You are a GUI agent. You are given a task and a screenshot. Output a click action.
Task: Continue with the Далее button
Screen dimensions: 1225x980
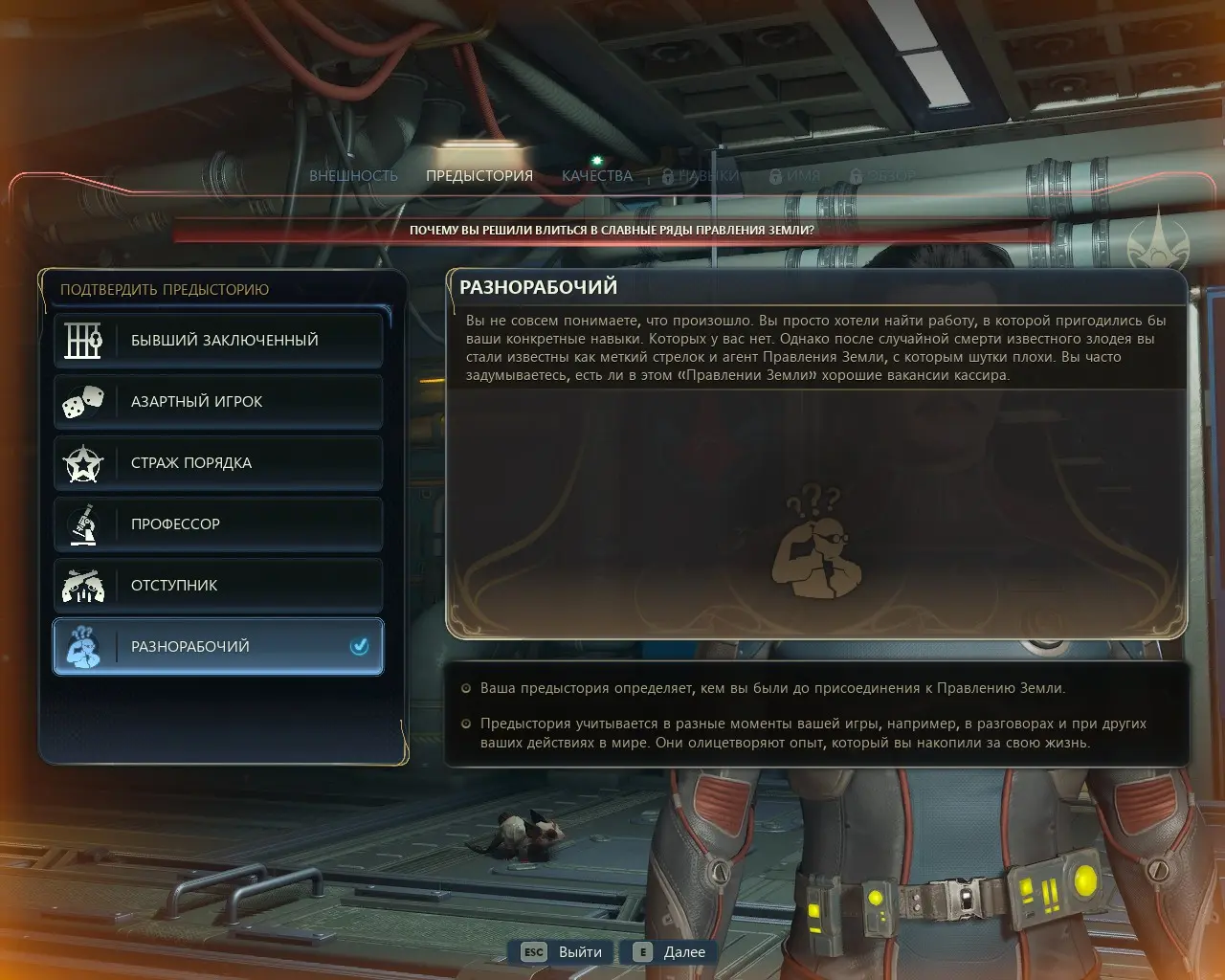[670, 952]
